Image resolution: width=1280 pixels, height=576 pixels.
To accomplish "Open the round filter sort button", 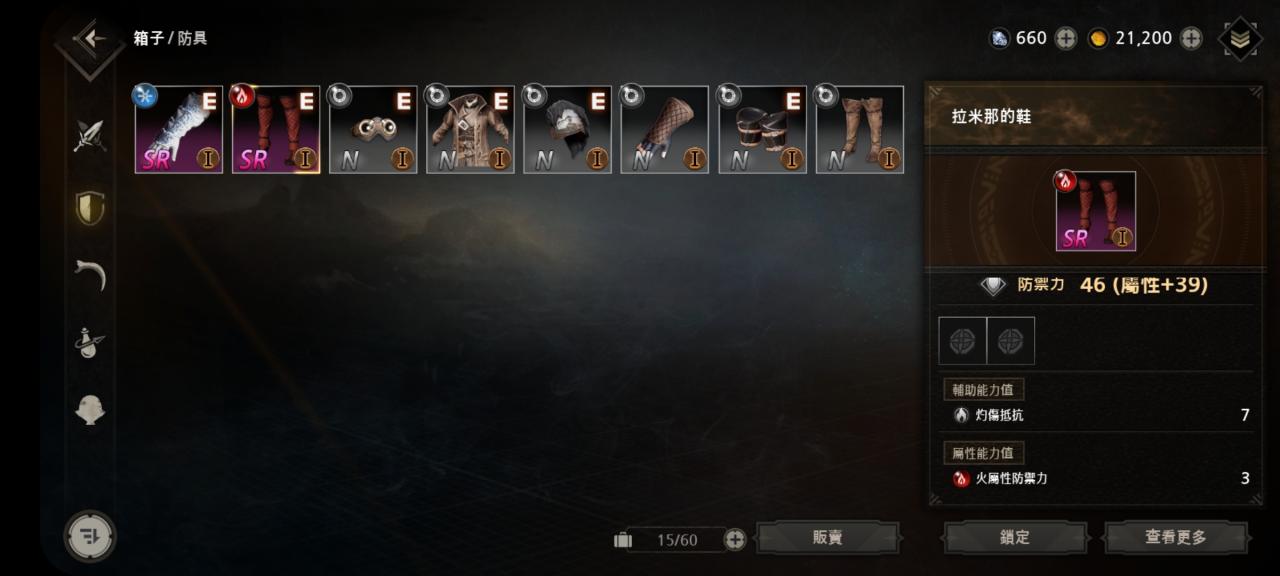I will tap(90, 536).
